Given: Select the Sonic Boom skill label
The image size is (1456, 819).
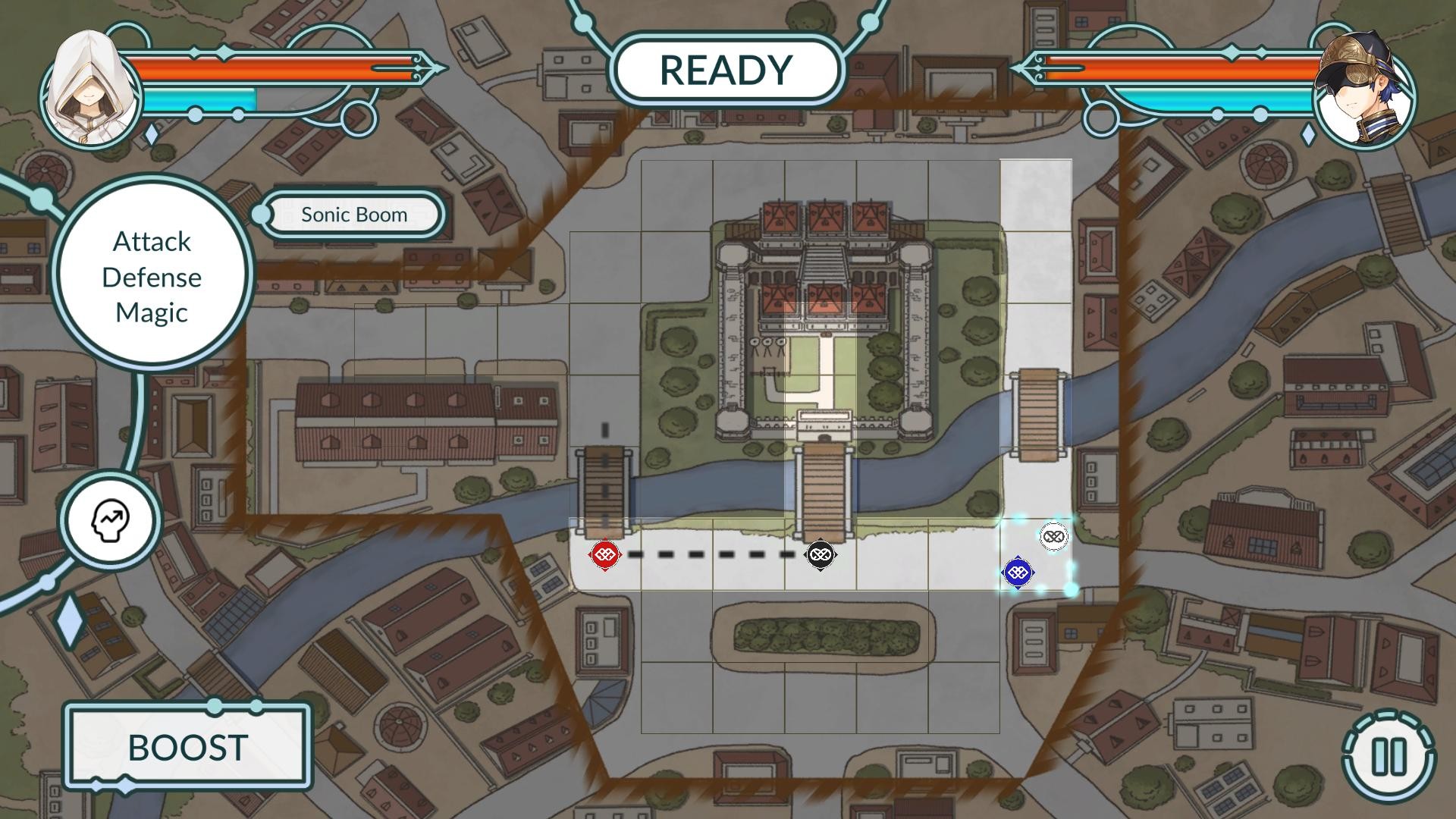Looking at the screenshot, I should 354,215.
